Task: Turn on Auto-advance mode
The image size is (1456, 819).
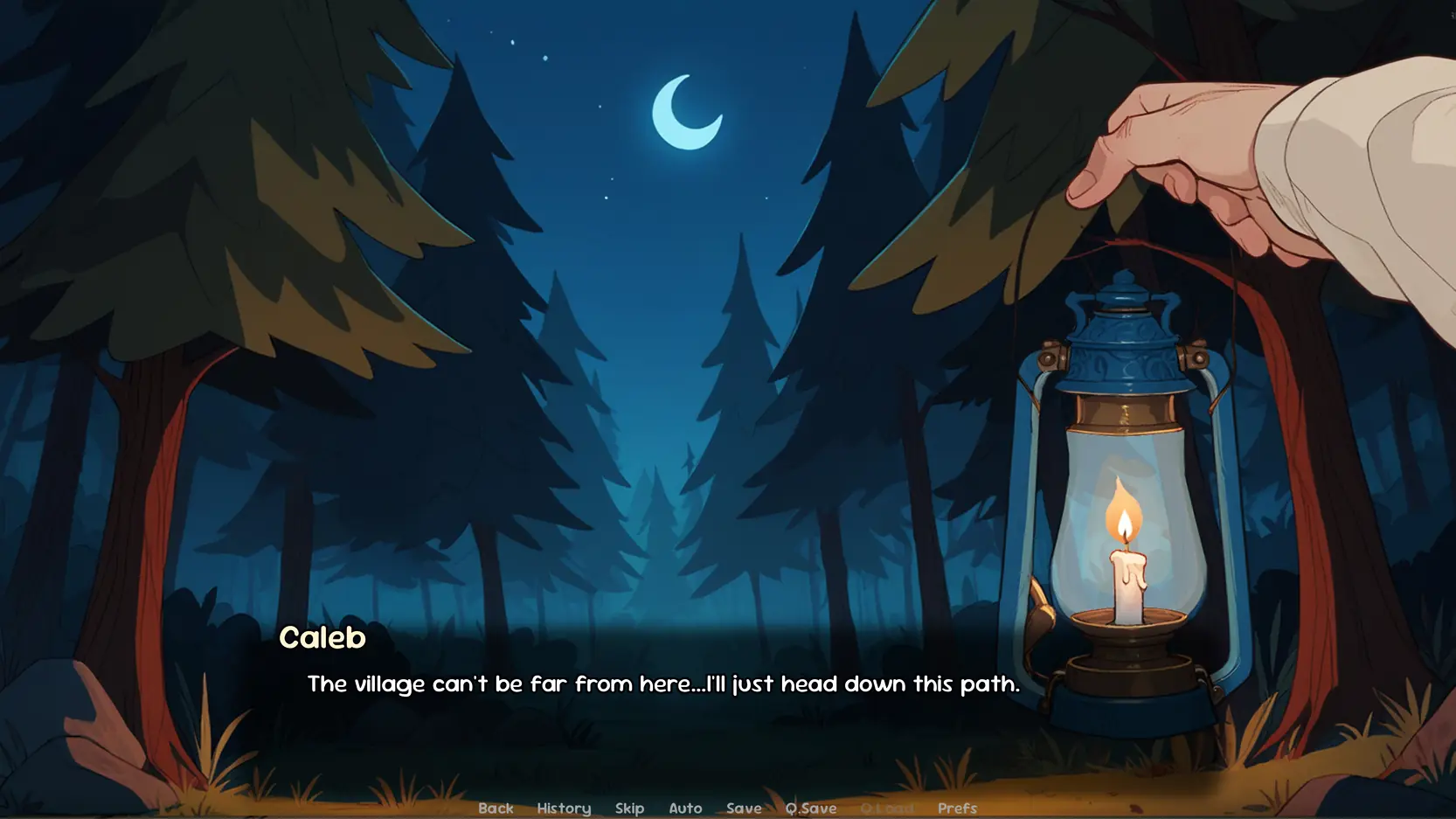Action: coord(685,809)
